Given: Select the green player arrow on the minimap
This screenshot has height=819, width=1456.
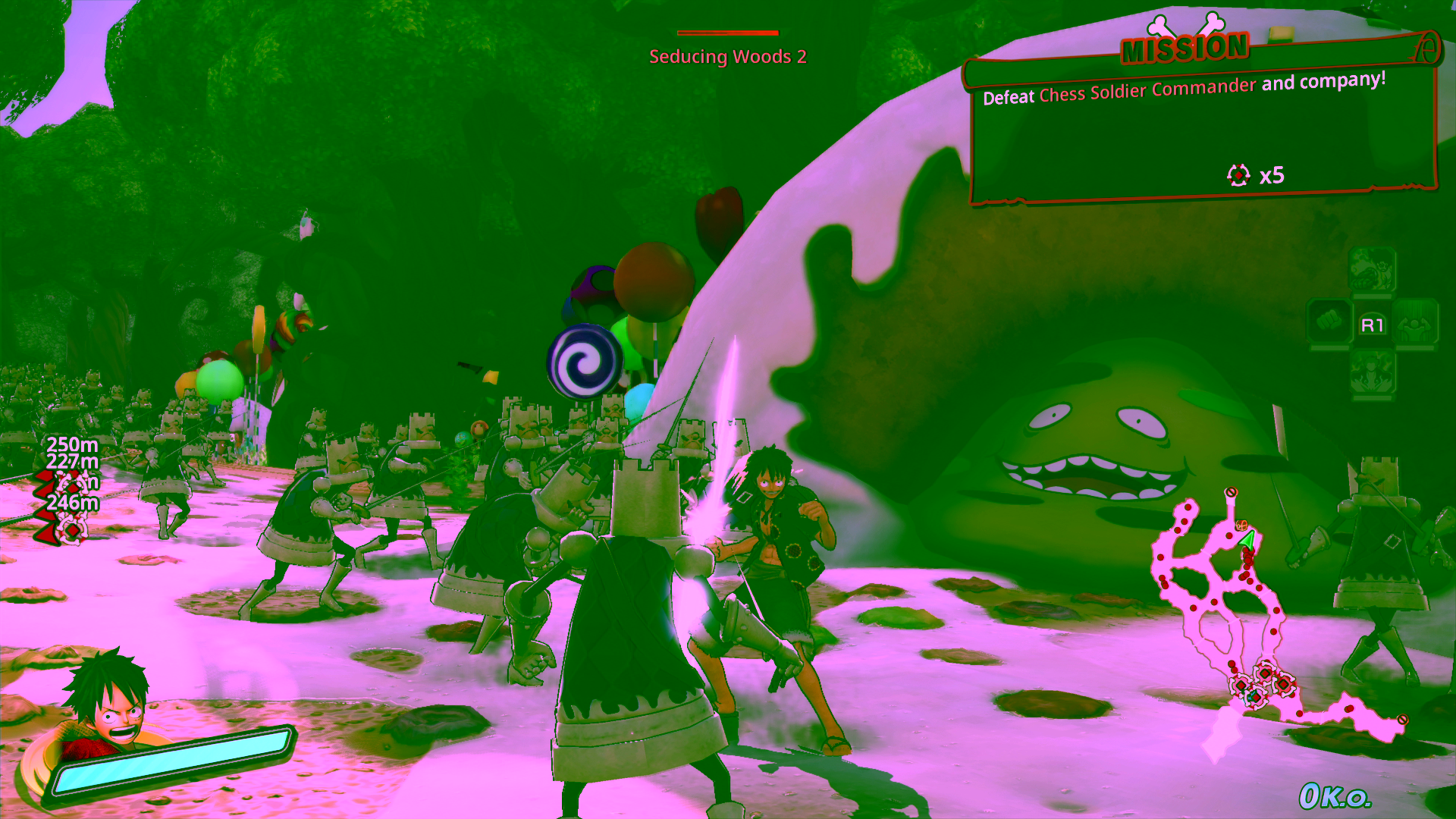Looking at the screenshot, I should coord(1247,540).
